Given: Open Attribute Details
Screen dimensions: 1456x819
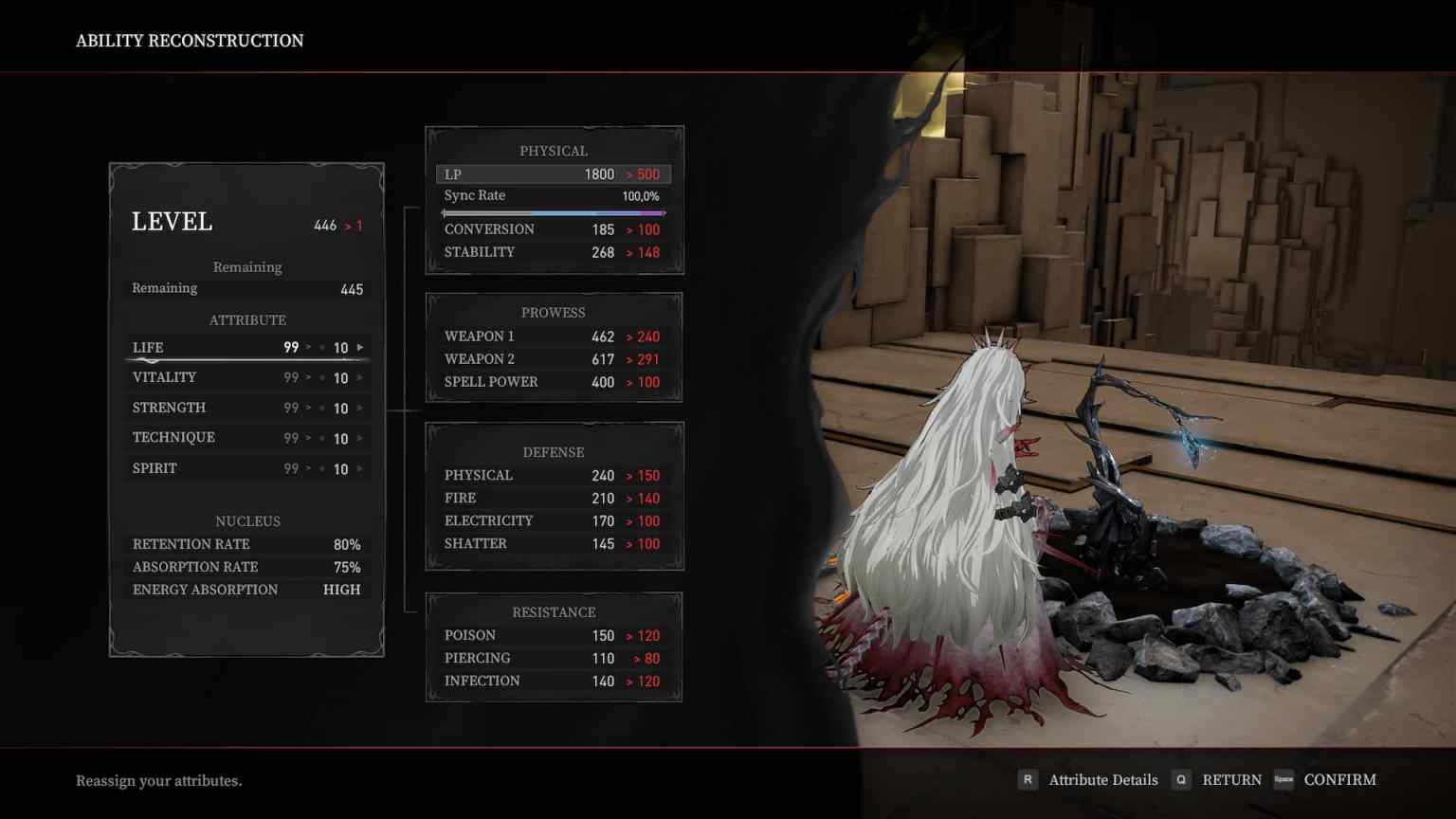Looking at the screenshot, I should [1102, 779].
